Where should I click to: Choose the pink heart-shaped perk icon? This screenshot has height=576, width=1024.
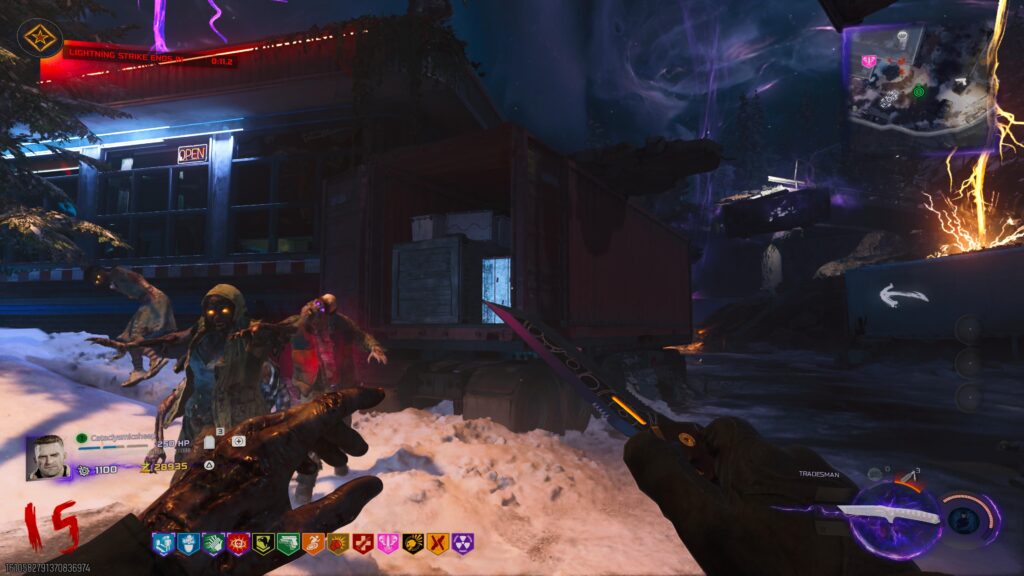pyautogui.click(x=388, y=544)
